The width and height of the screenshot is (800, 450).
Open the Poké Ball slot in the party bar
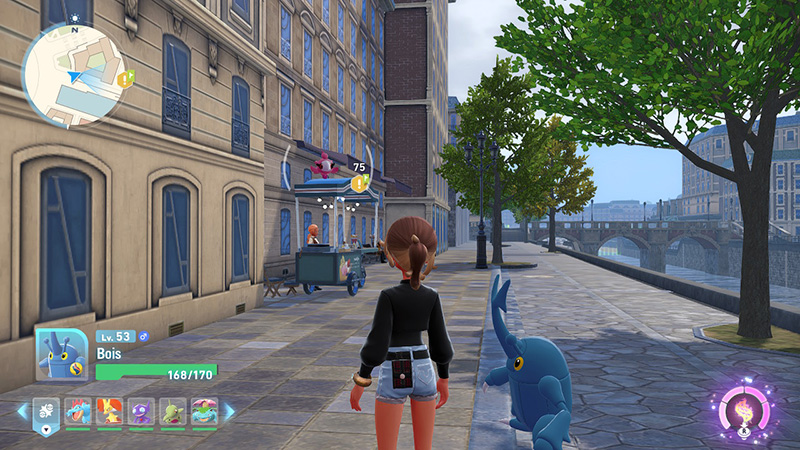(46, 411)
